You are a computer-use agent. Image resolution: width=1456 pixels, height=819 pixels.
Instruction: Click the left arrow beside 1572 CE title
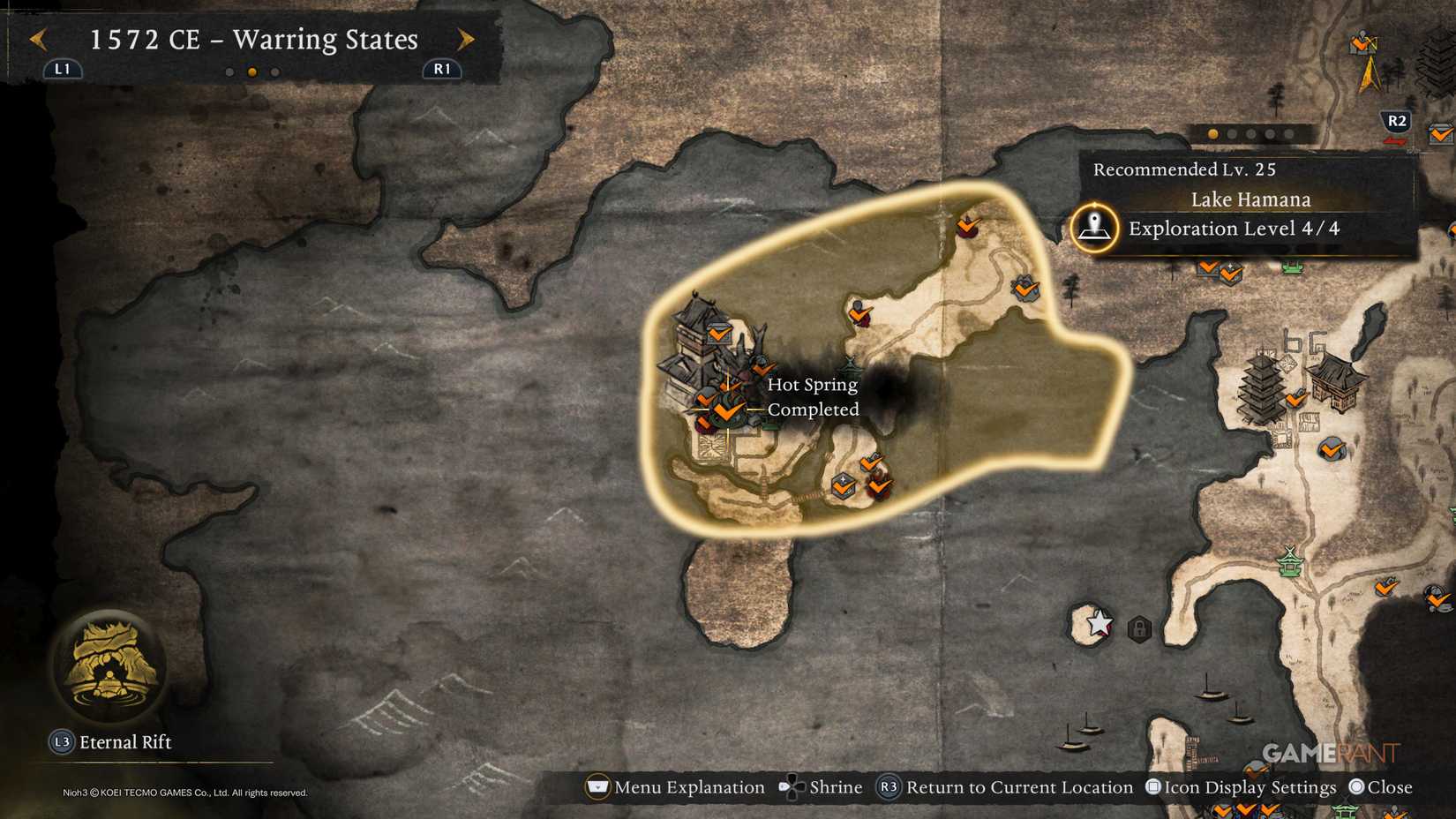[x=37, y=40]
